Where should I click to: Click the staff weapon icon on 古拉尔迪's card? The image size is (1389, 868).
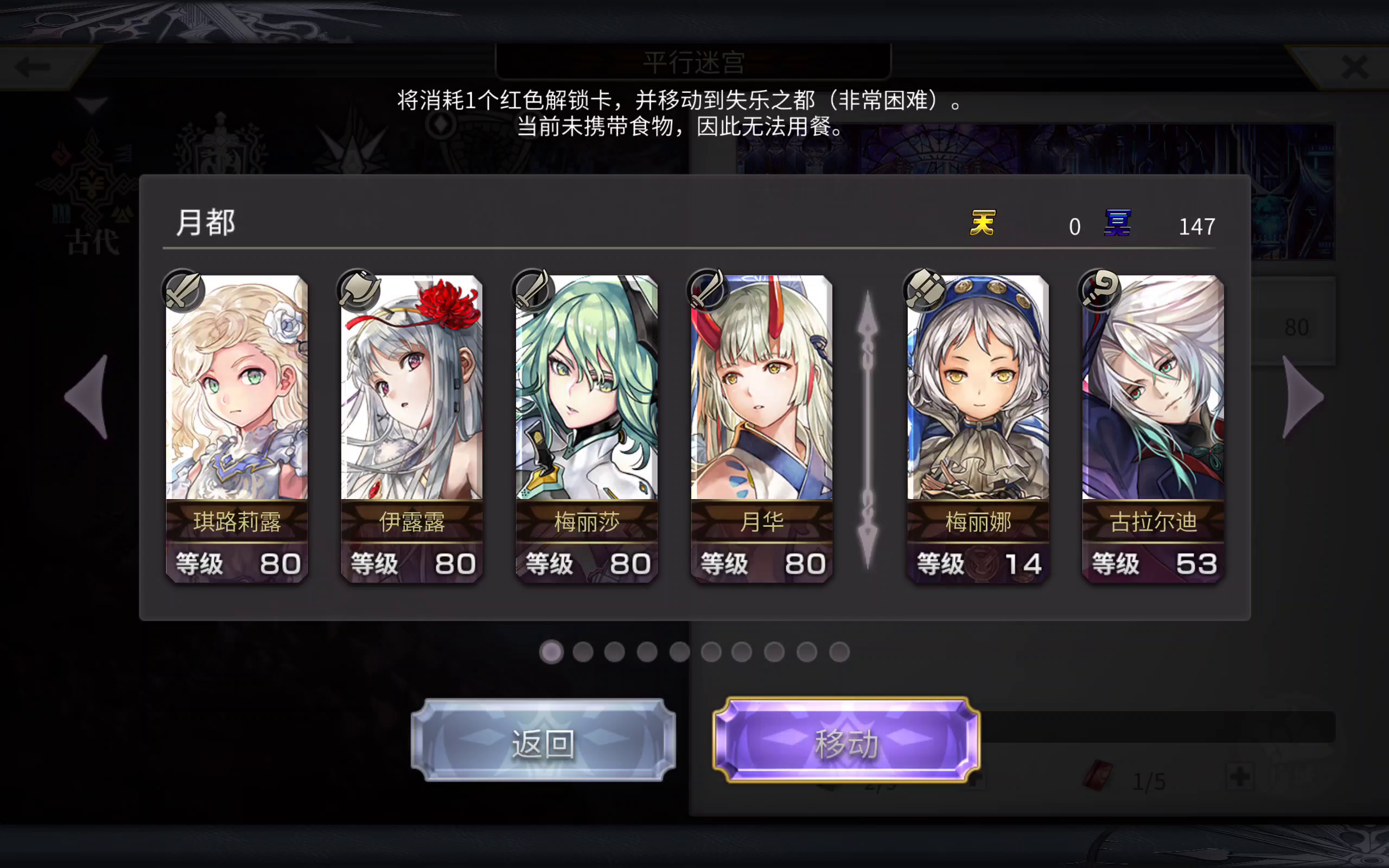click(x=1100, y=289)
